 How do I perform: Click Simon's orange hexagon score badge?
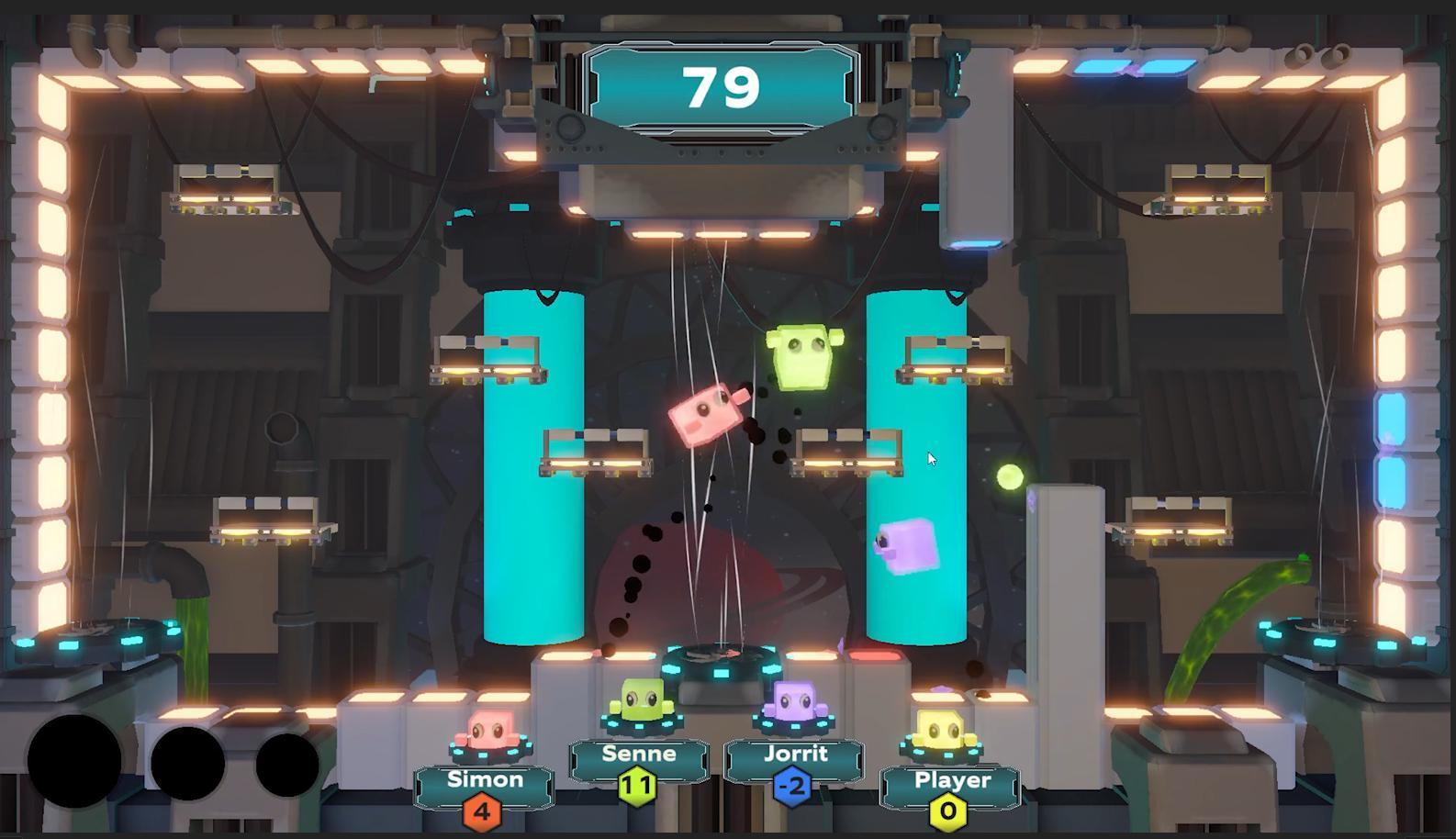coord(484,813)
